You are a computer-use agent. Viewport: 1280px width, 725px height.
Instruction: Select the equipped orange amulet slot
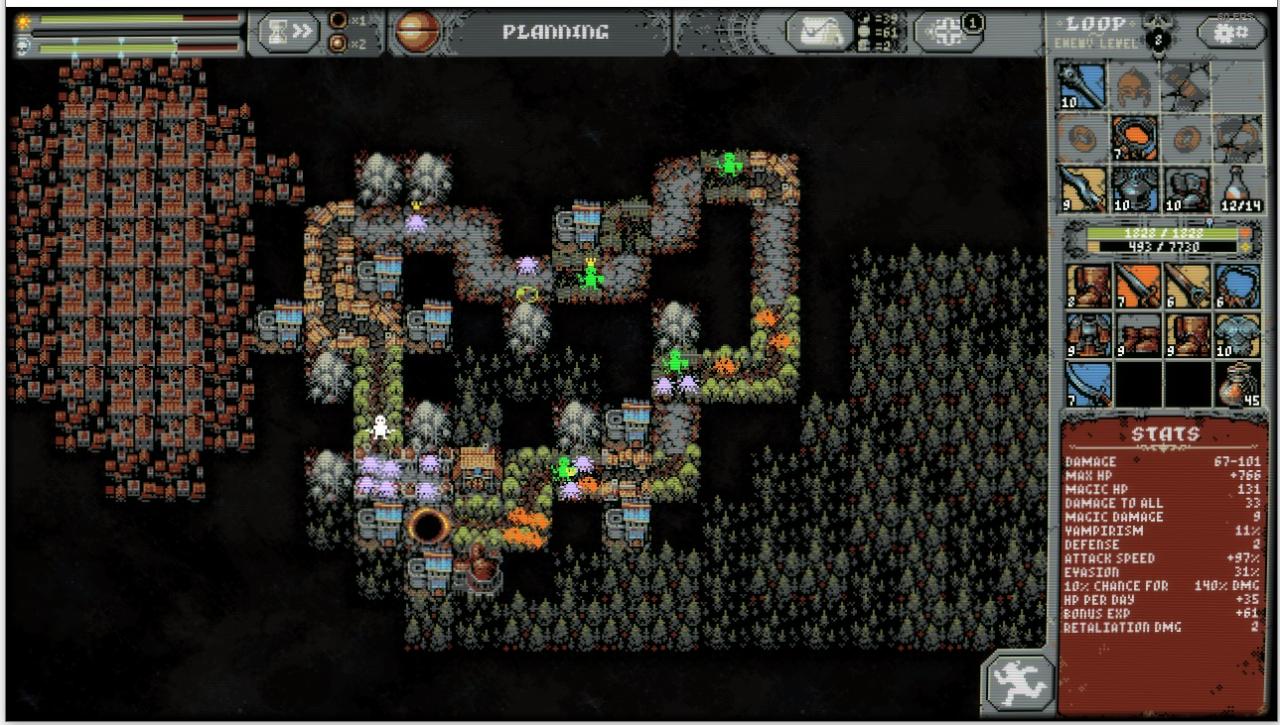[x=1135, y=138]
